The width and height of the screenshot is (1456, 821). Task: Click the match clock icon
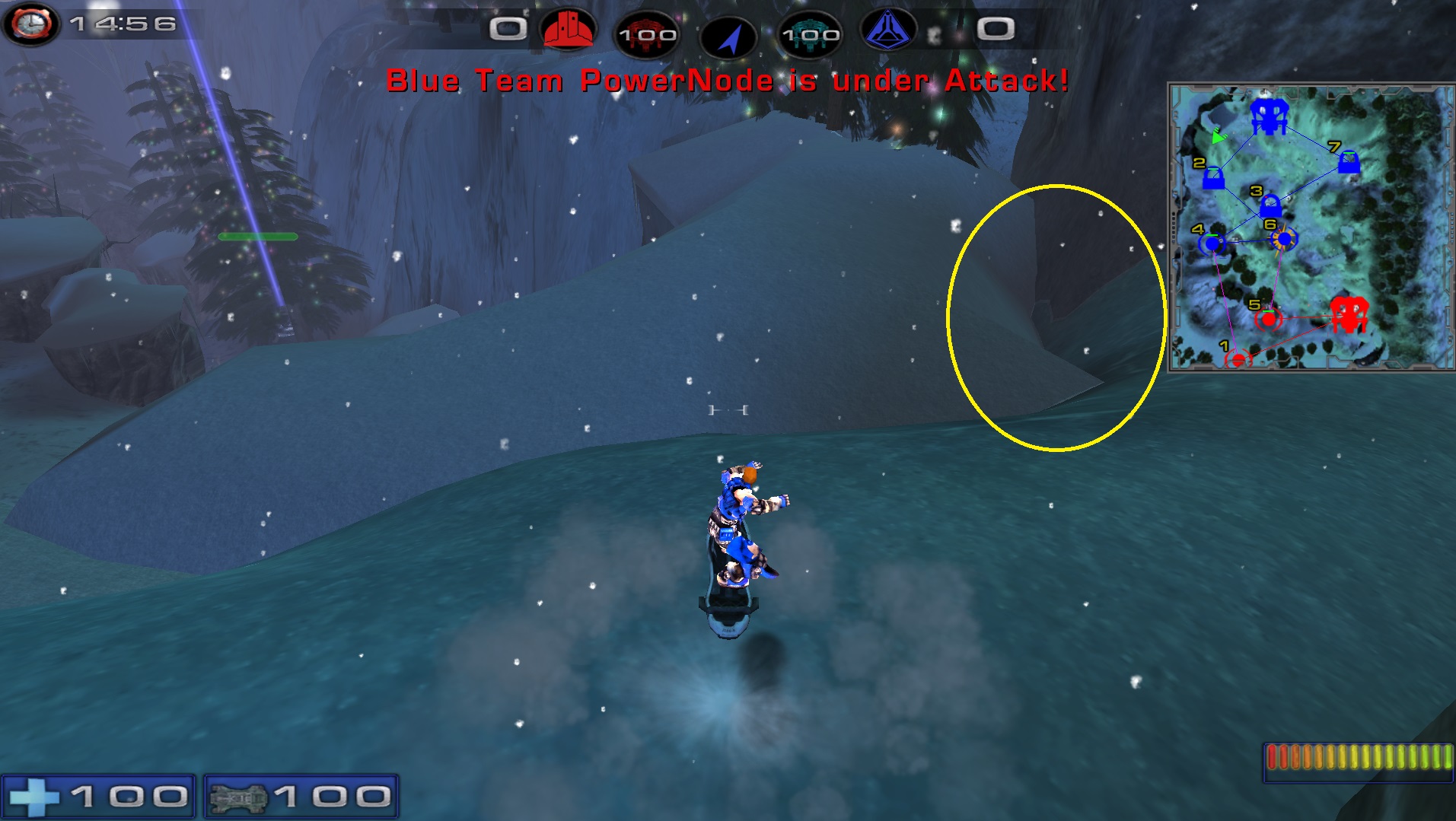[30, 24]
